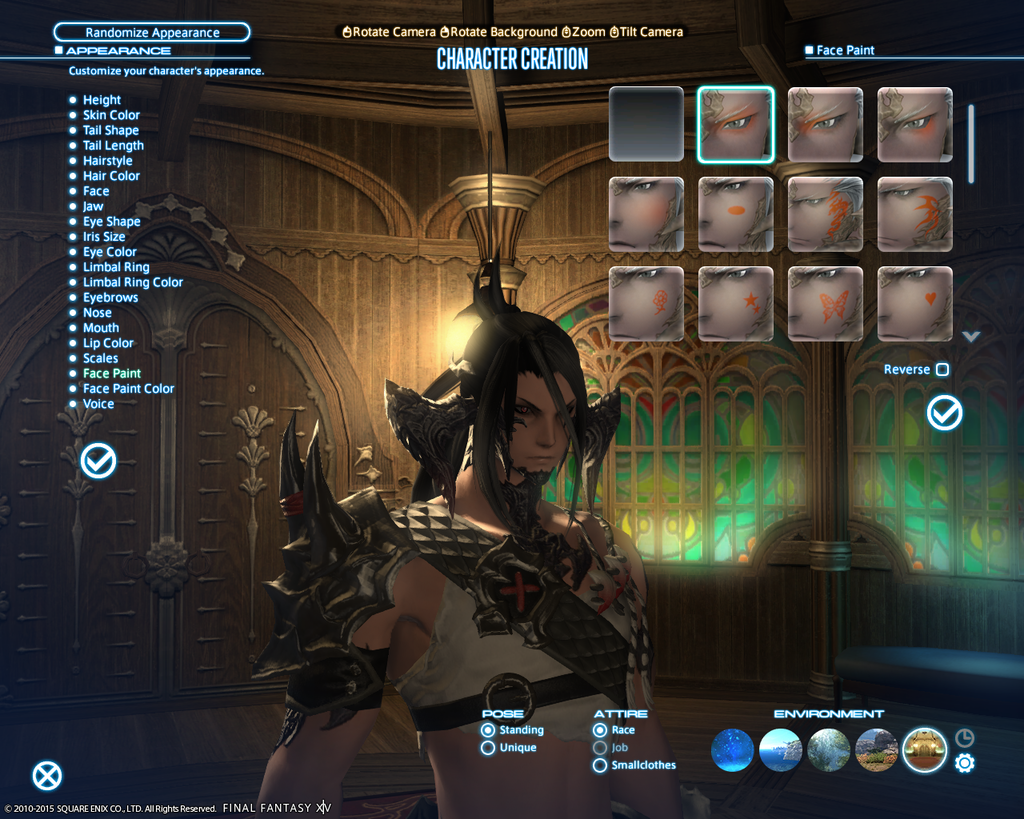Switch attire to Smallclothes
1024x819 pixels.
pyautogui.click(x=600, y=765)
